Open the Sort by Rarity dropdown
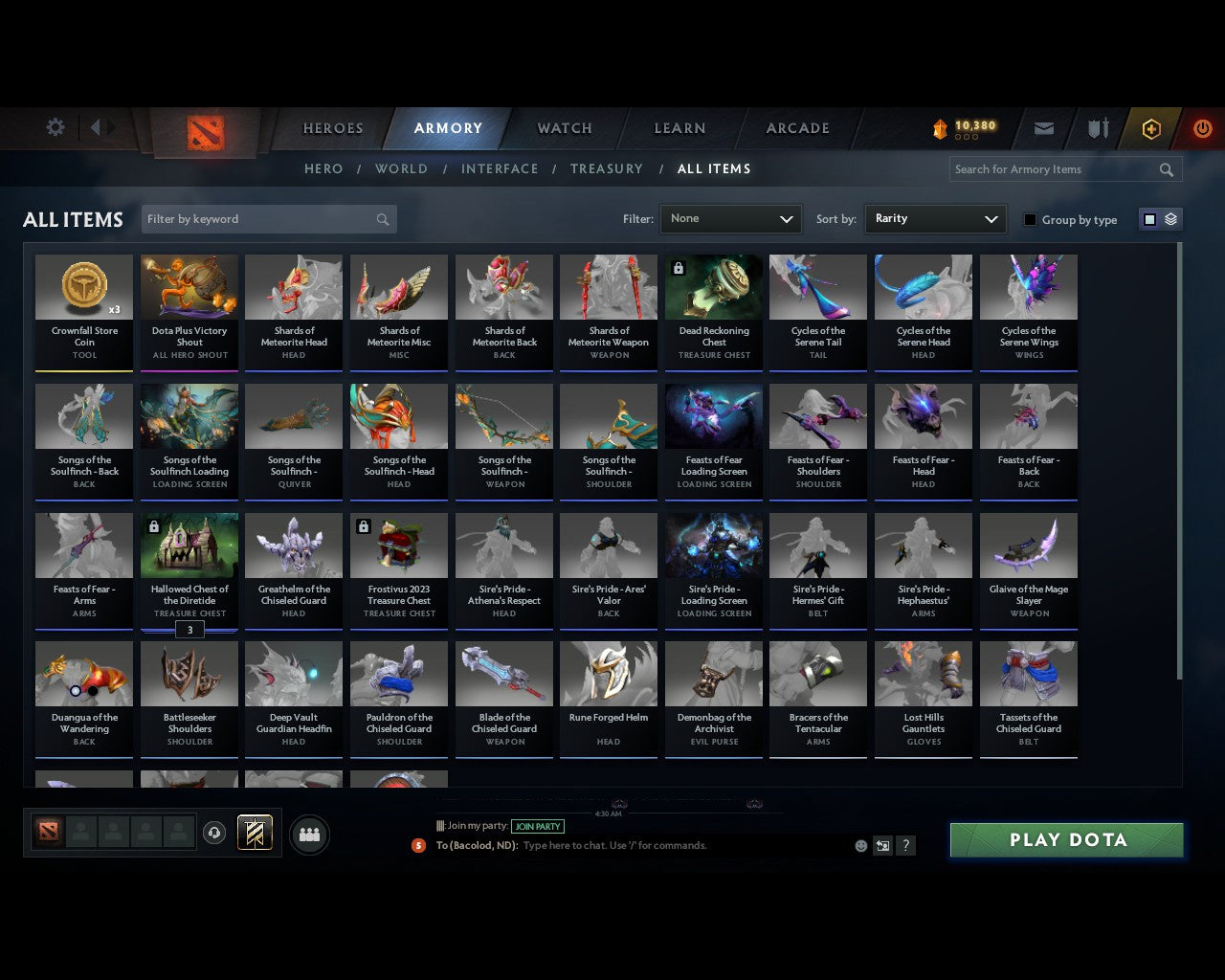This screenshot has height=980, width=1225. pyautogui.click(x=935, y=219)
